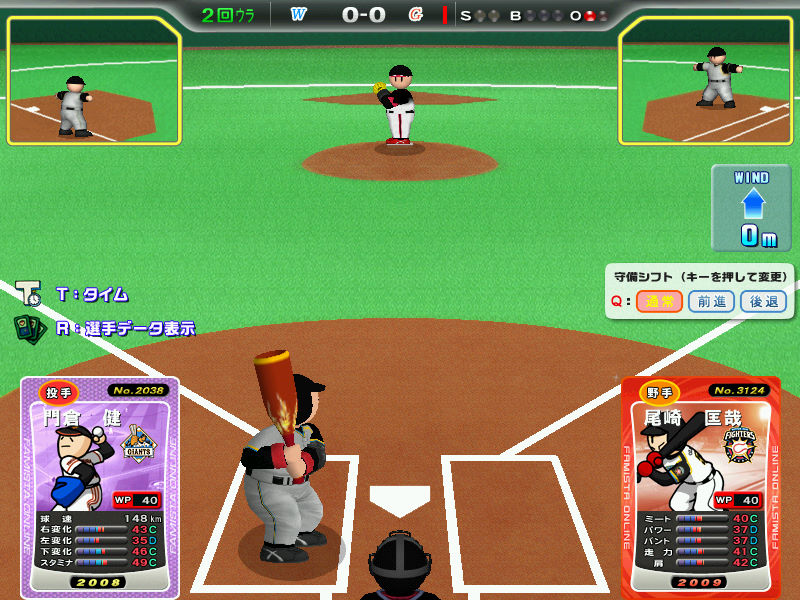Image resolution: width=800 pixels, height=600 pixels.
Task: Call a timeout with the タイム icon
Action: coord(28,294)
